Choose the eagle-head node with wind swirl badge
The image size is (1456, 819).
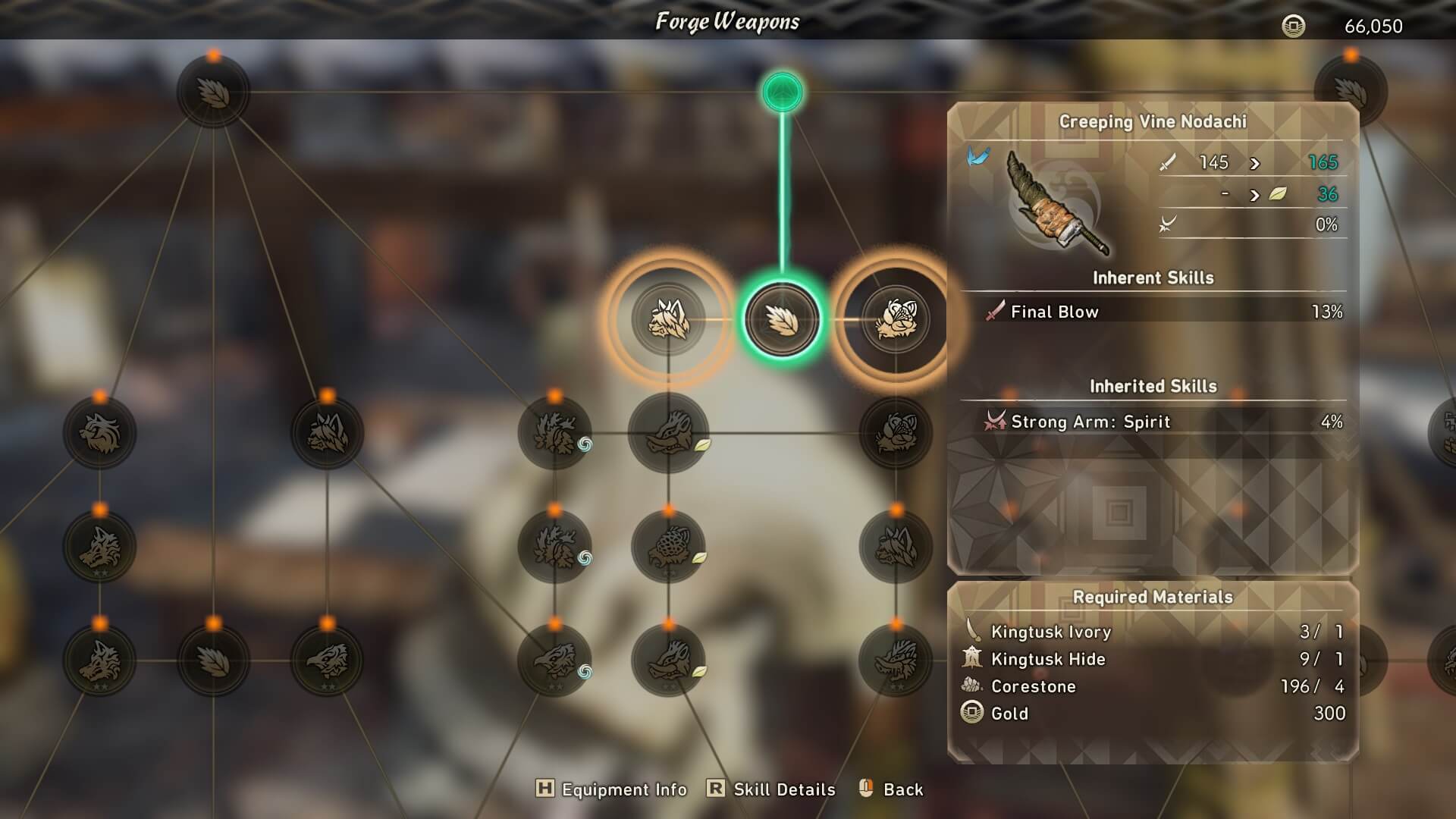point(555,661)
